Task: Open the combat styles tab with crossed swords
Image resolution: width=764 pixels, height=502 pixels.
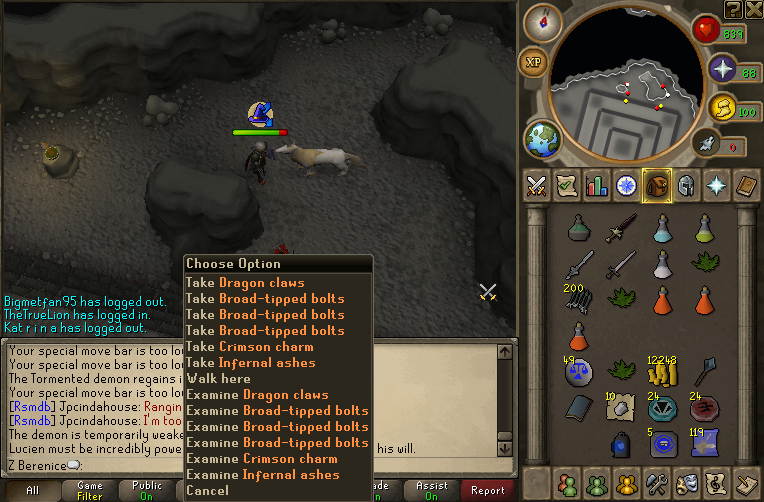Action: [537, 185]
